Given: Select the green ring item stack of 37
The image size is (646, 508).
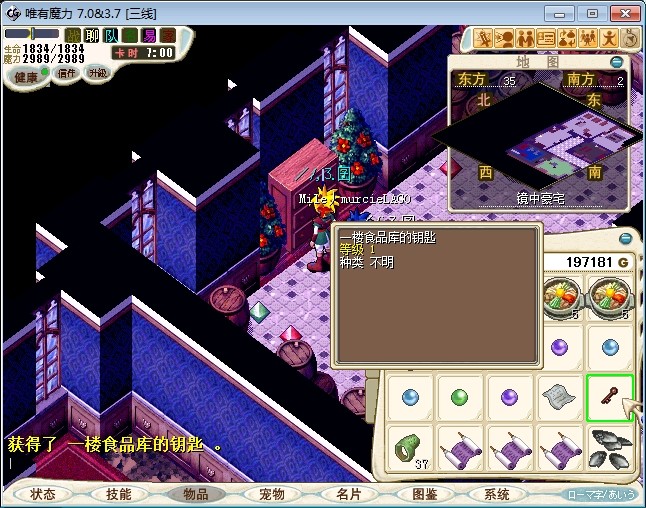Looking at the screenshot, I should click(408, 446).
